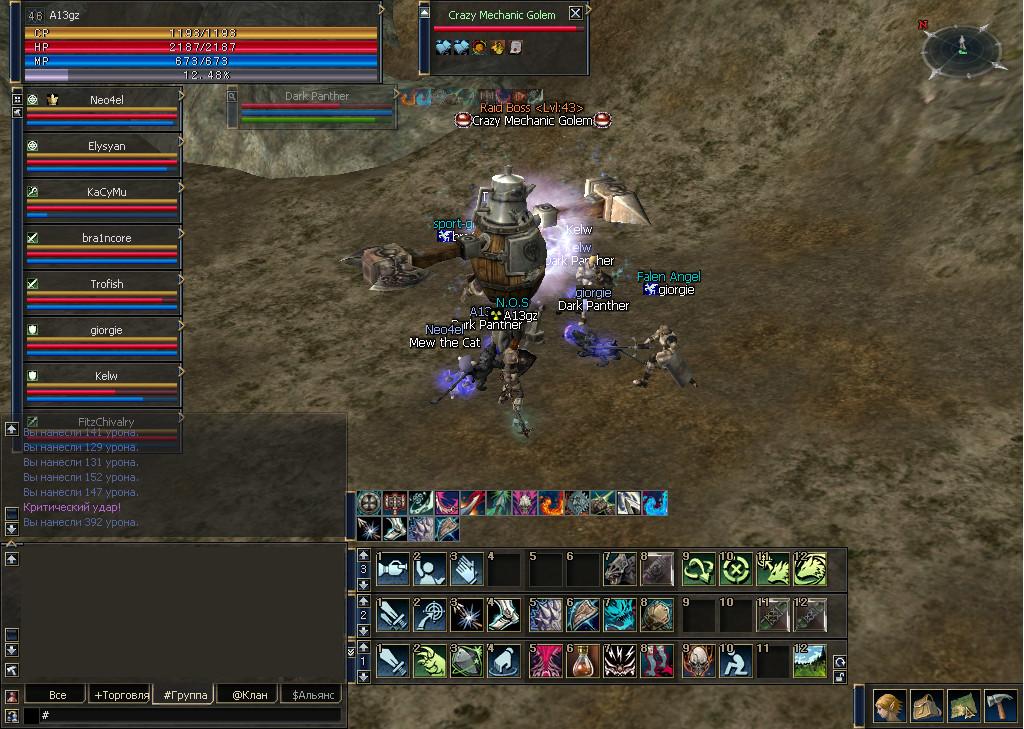Viewport: 1024px width, 729px height.
Task: Focus the chat input field
Action: tap(190, 715)
